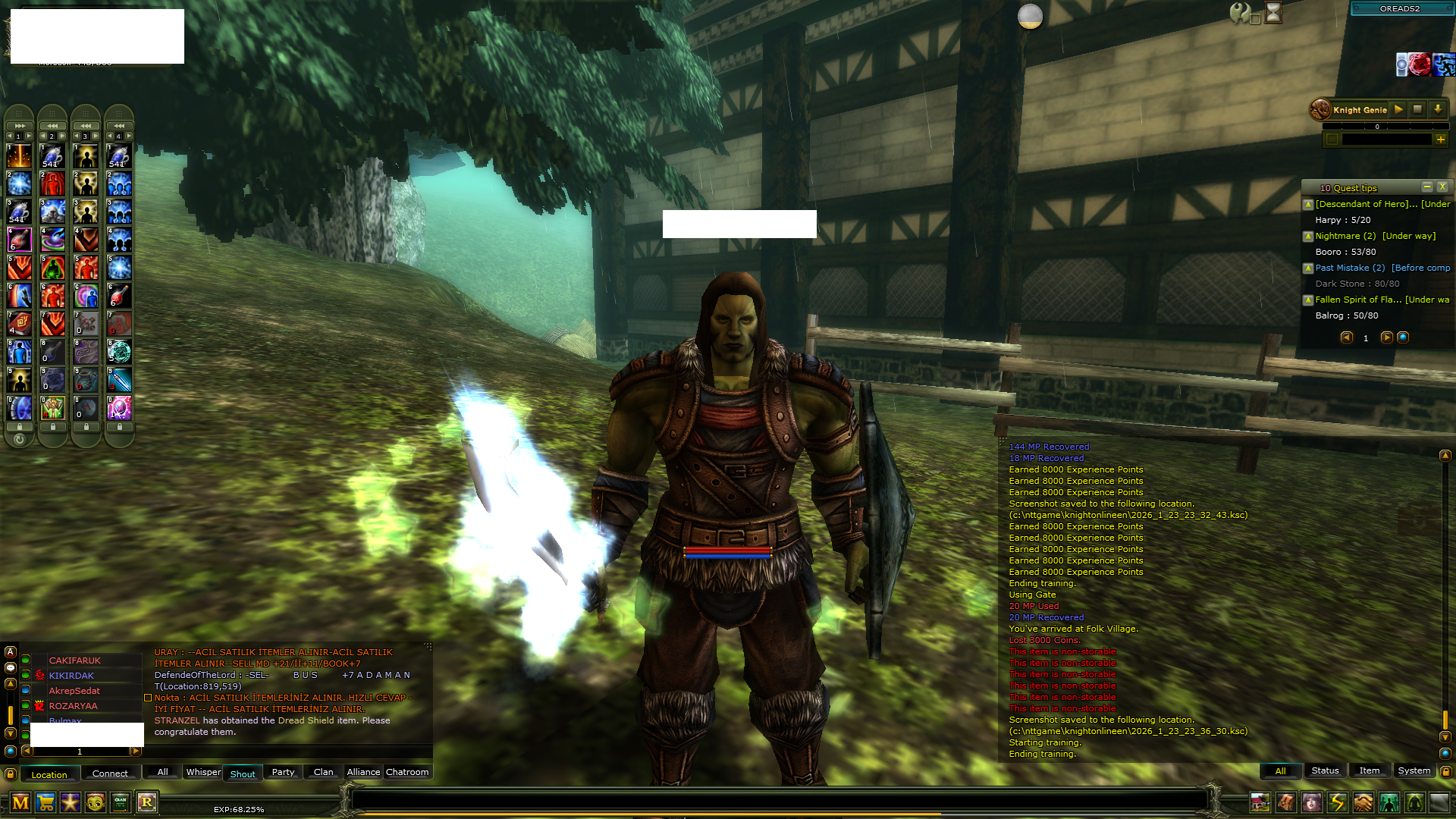Expand the Descendant of Hero quest entry
This screenshot has height=819, width=1456.
click(1307, 204)
